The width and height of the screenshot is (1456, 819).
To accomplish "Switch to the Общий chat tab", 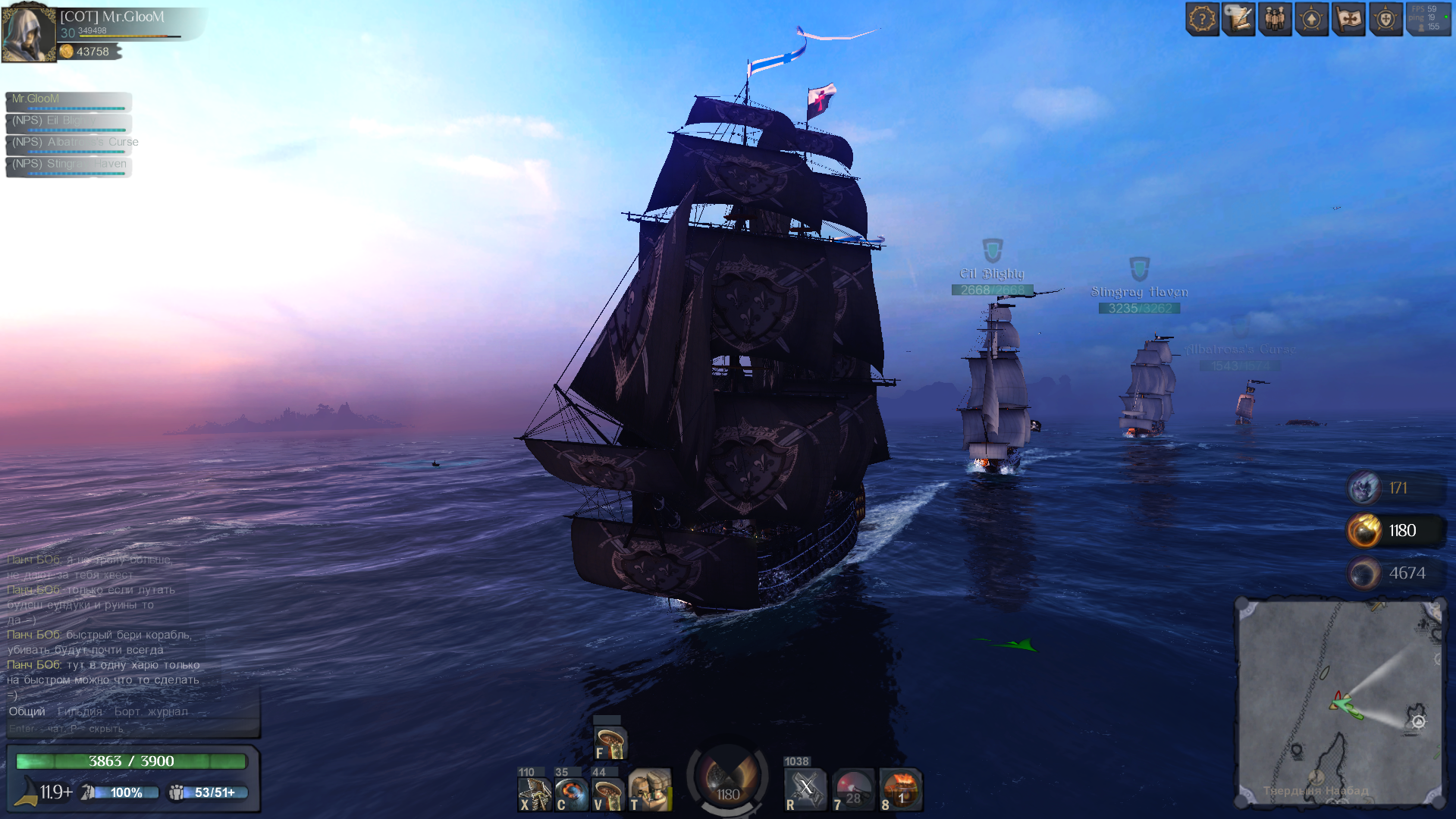I will click(27, 711).
